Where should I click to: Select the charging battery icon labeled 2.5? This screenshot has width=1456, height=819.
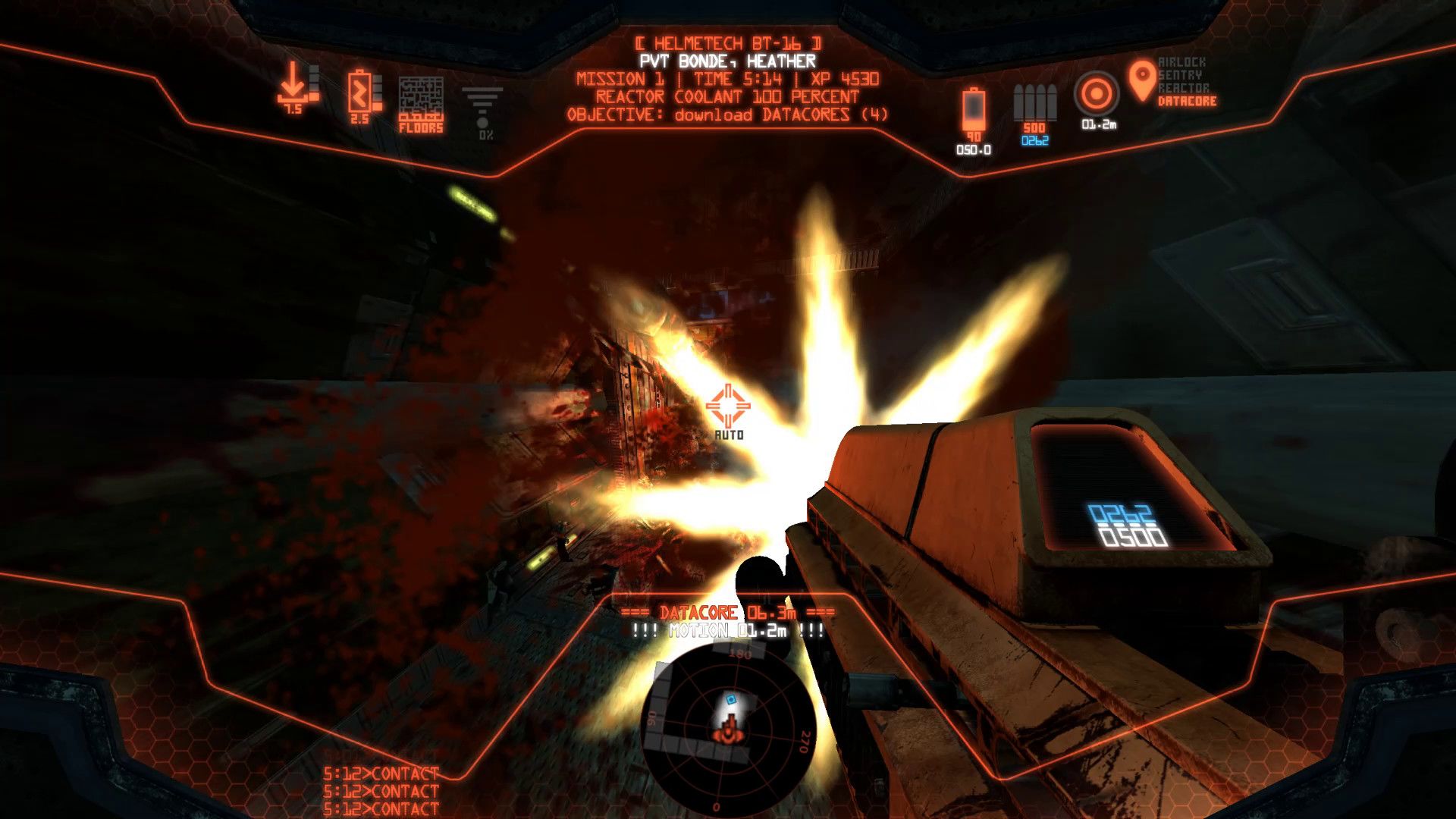point(359,92)
